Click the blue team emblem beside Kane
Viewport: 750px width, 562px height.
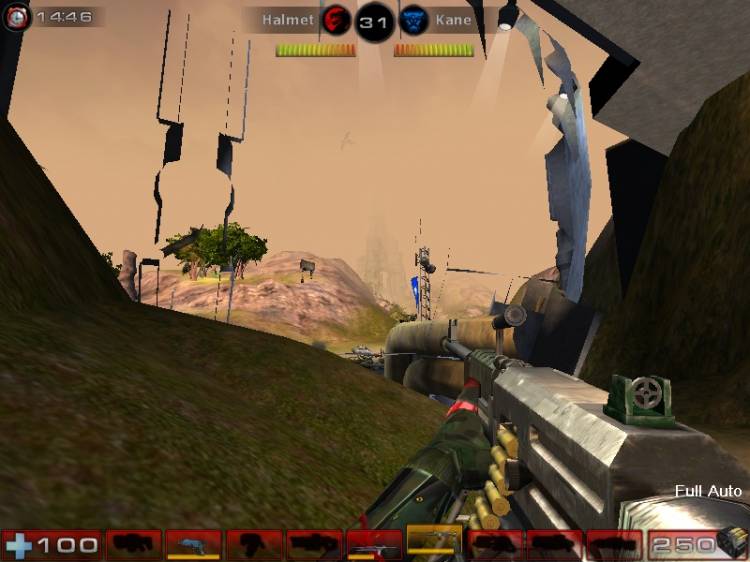coord(413,19)
